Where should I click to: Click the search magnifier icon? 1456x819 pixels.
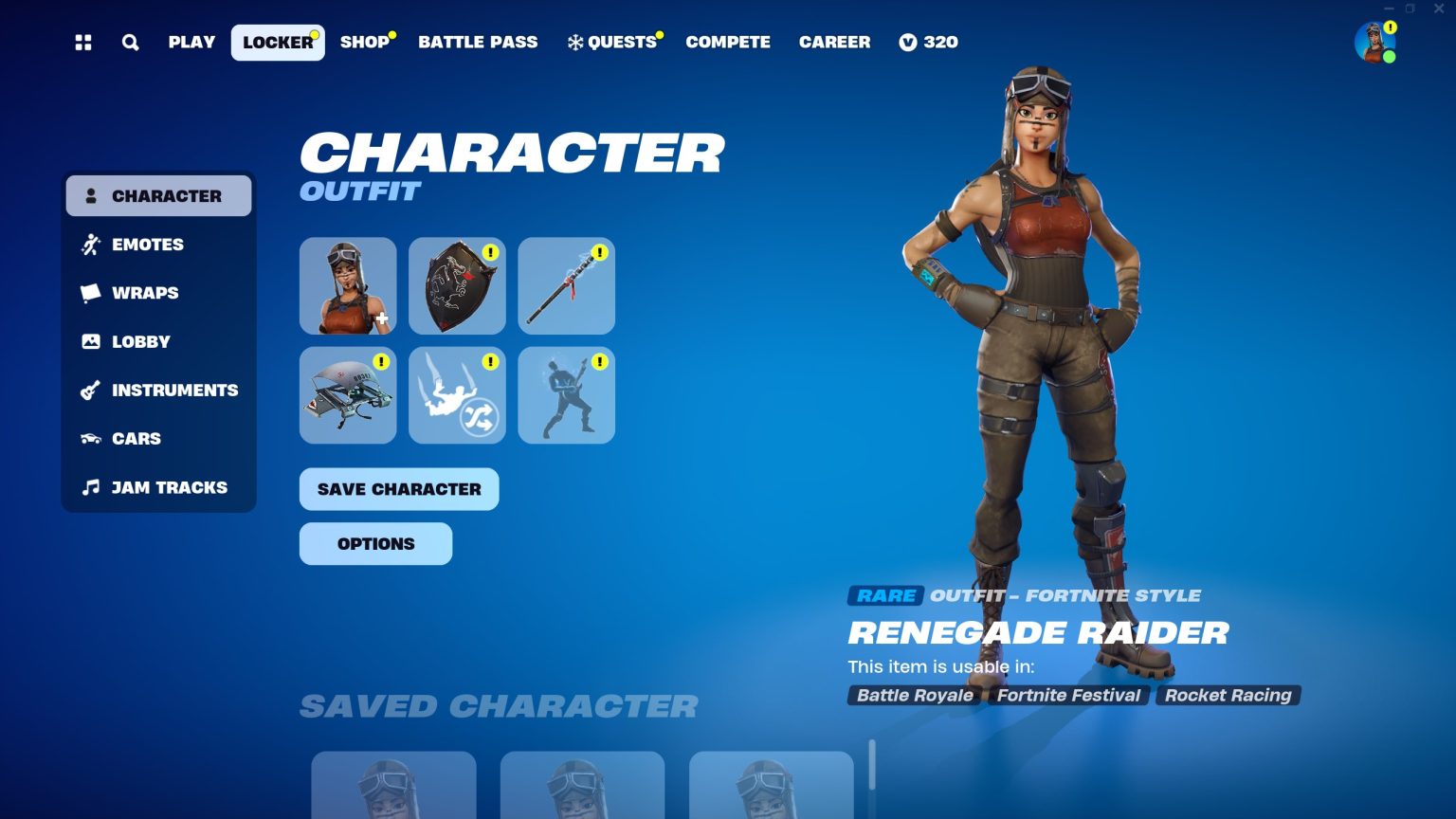(130, 42)
